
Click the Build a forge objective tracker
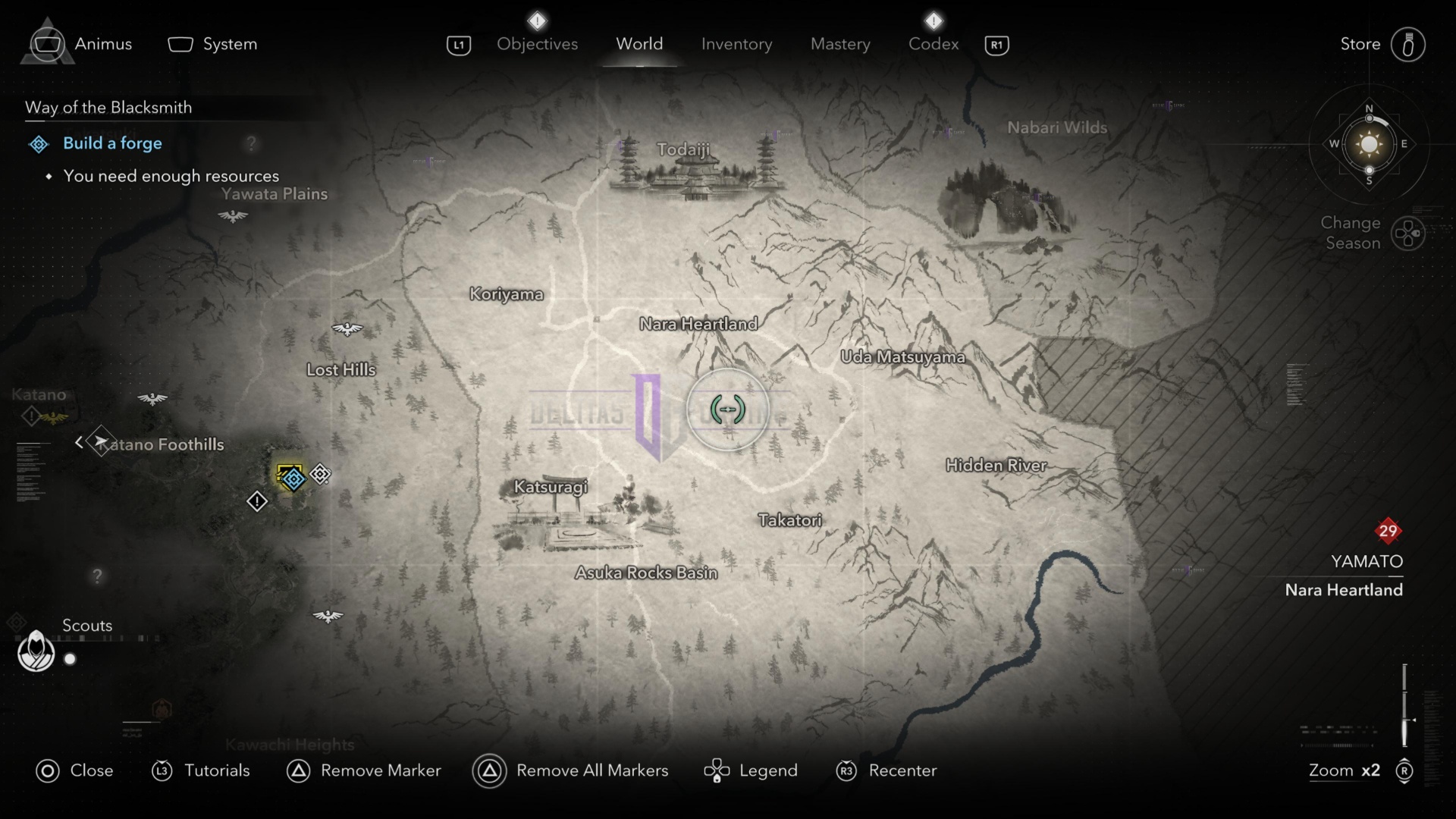[x=112, y=143]
